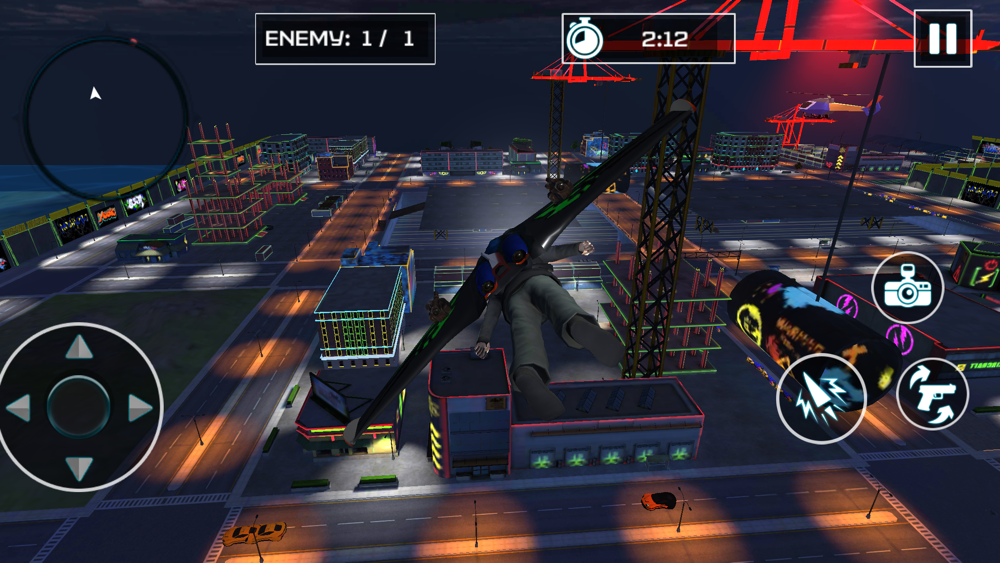Tap the right arrow on the movement pad

click(x=140, y=407)
